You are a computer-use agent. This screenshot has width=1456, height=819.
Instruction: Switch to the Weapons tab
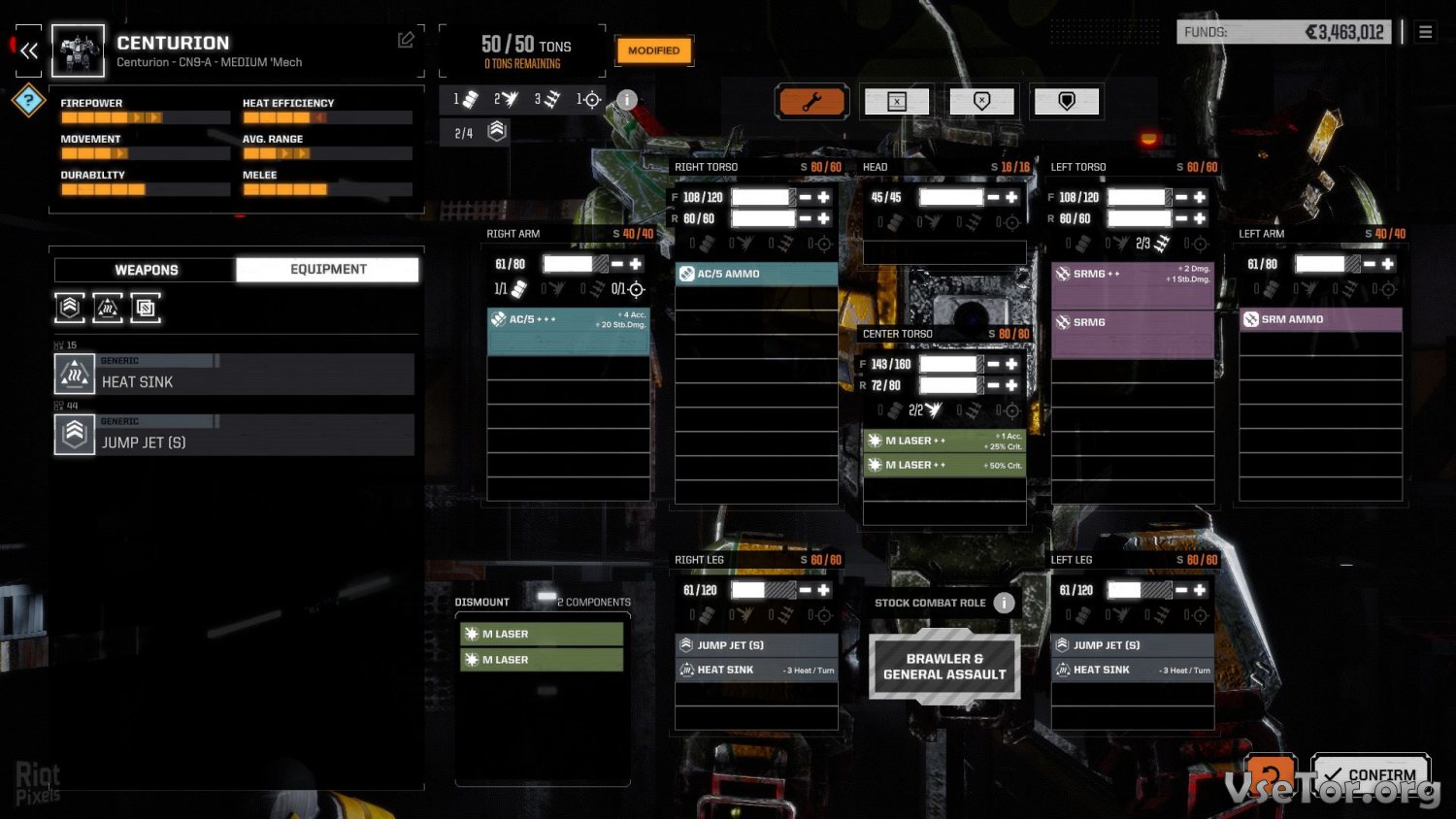click(146, 270)
